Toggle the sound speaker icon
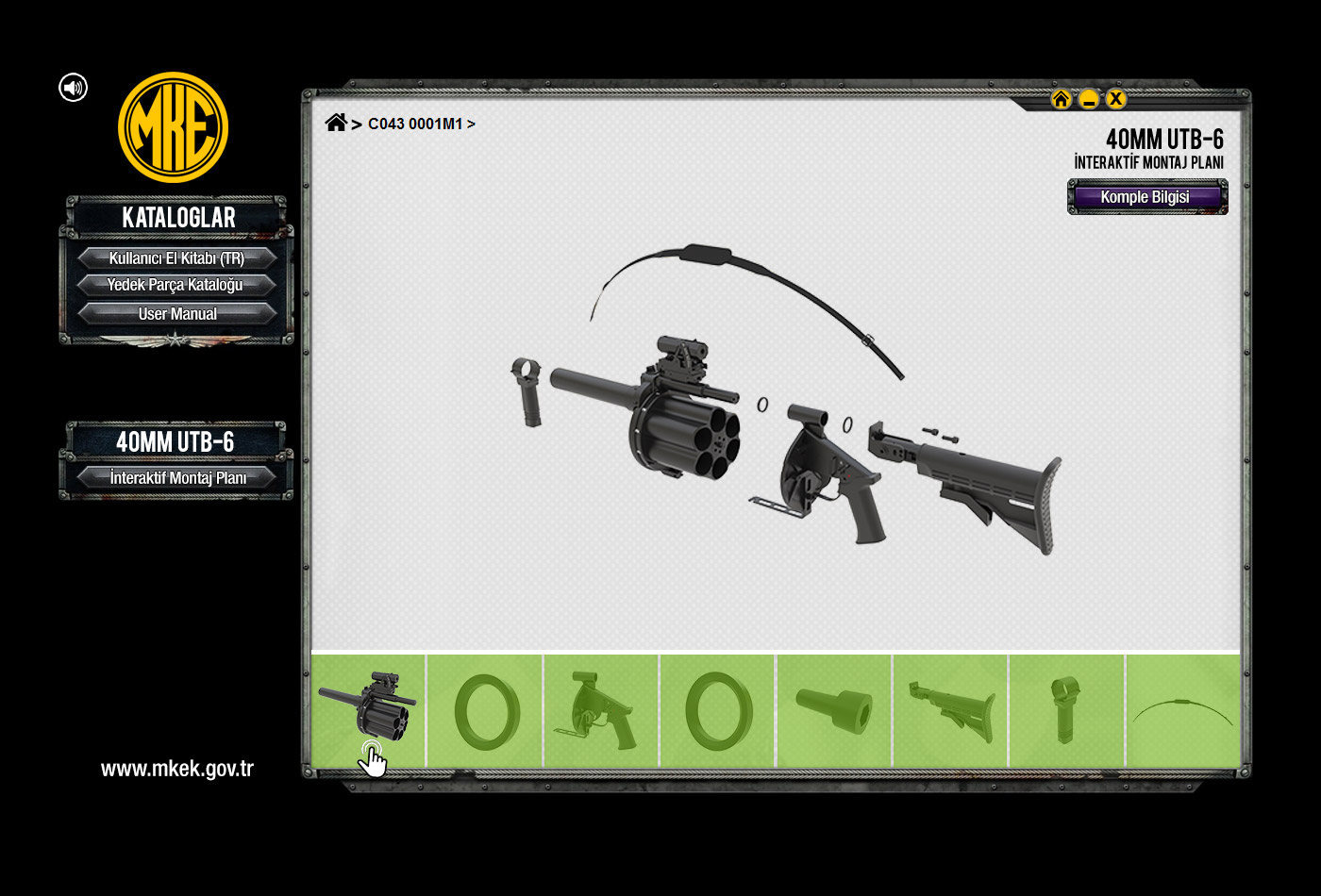This screenshot has width=1321, height=896. 73,88
